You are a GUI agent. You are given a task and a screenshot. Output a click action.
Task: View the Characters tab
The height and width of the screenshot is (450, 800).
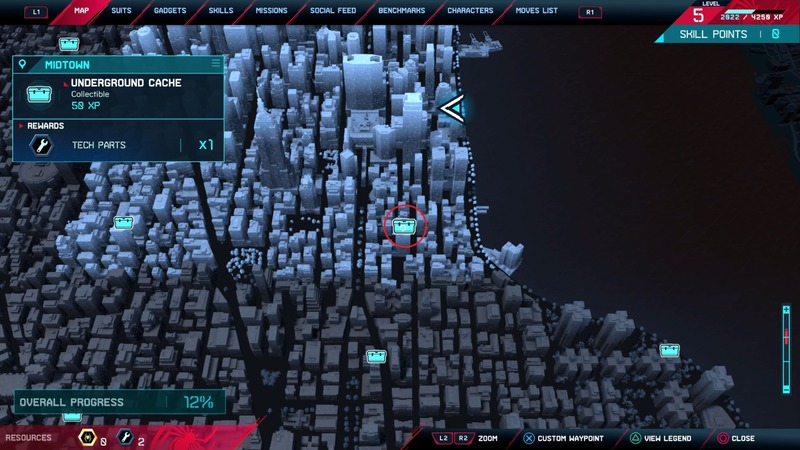(470, 11)
